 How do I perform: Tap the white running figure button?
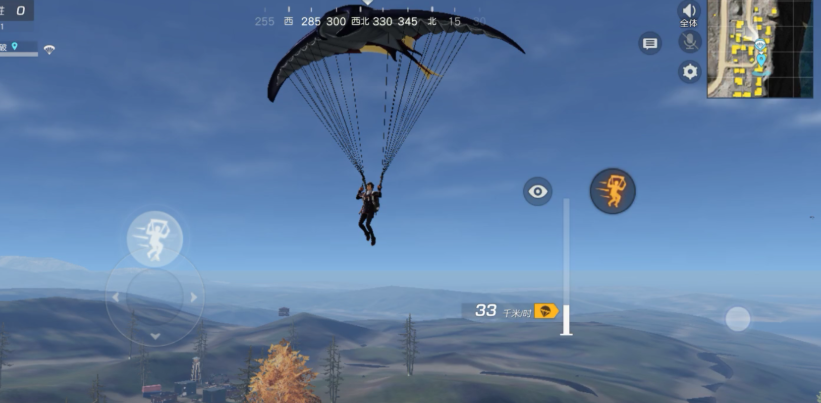click(155, 238)
